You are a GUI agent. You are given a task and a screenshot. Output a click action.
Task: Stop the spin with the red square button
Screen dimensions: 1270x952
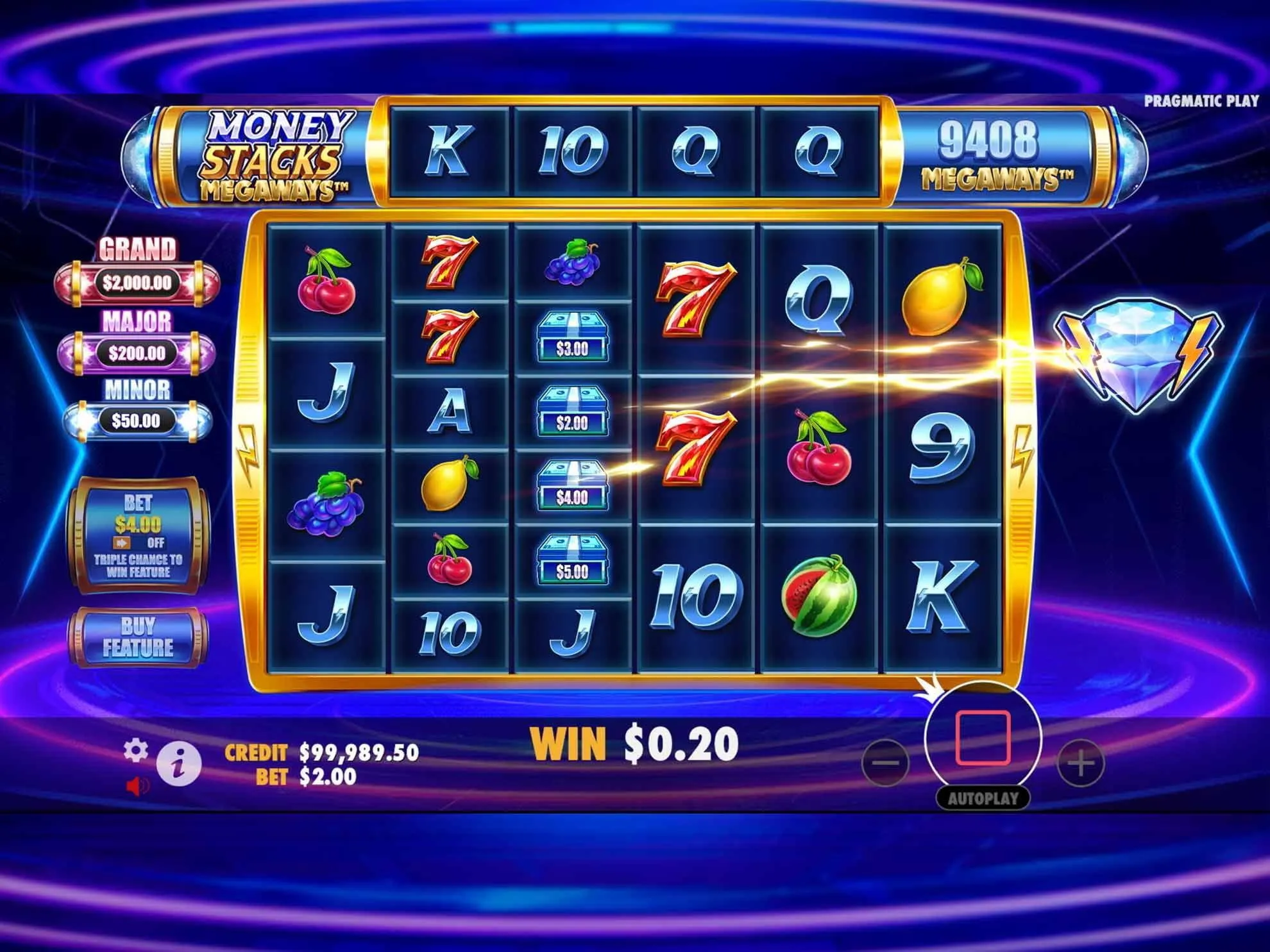pos(982,738)
